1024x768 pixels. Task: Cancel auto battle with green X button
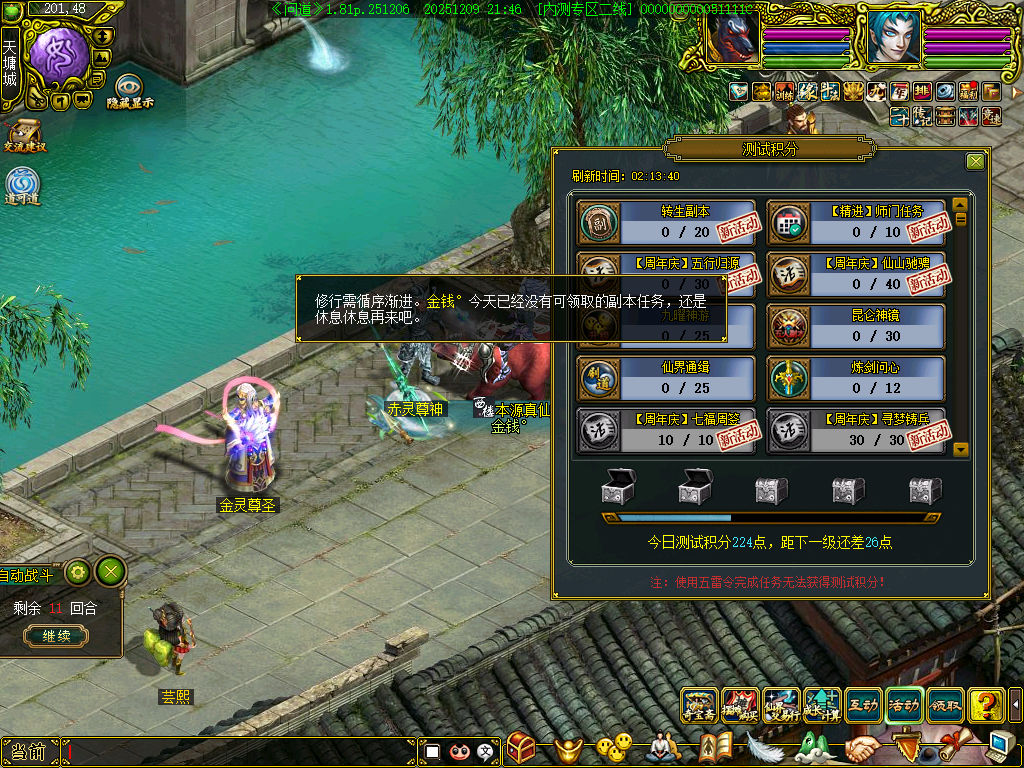click(111, 573)
